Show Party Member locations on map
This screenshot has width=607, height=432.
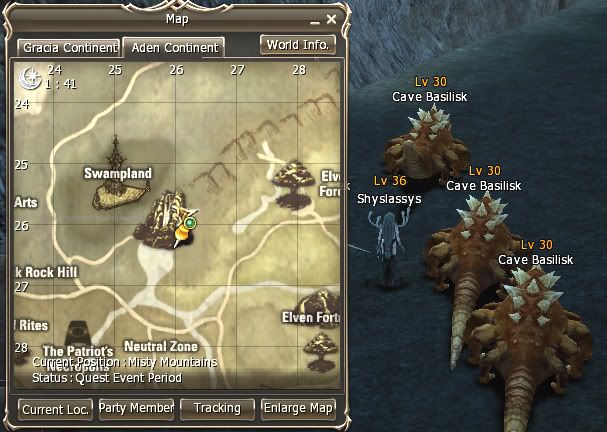tap(136, 408)
